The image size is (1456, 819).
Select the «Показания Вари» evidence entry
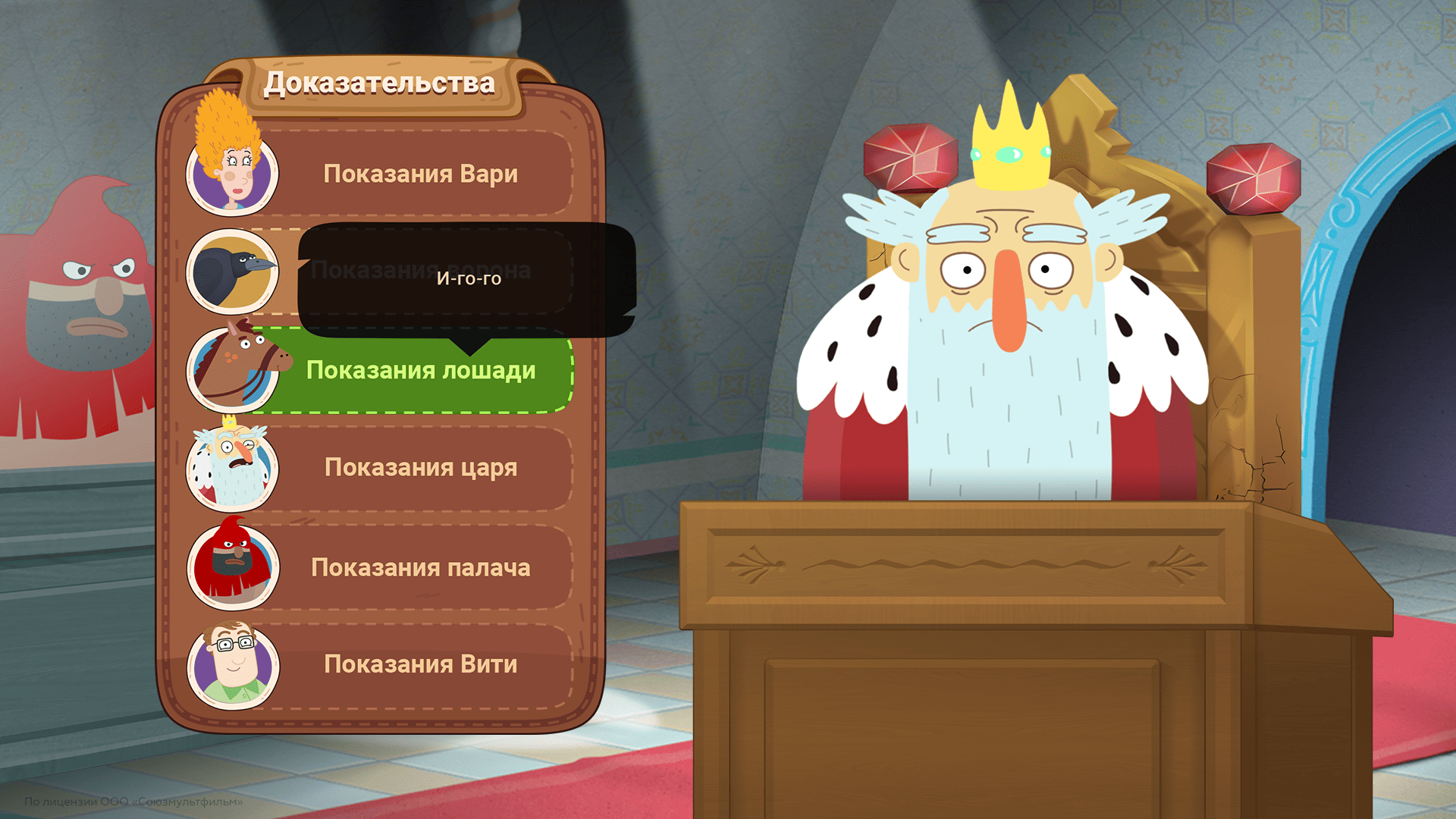(421, 174)
